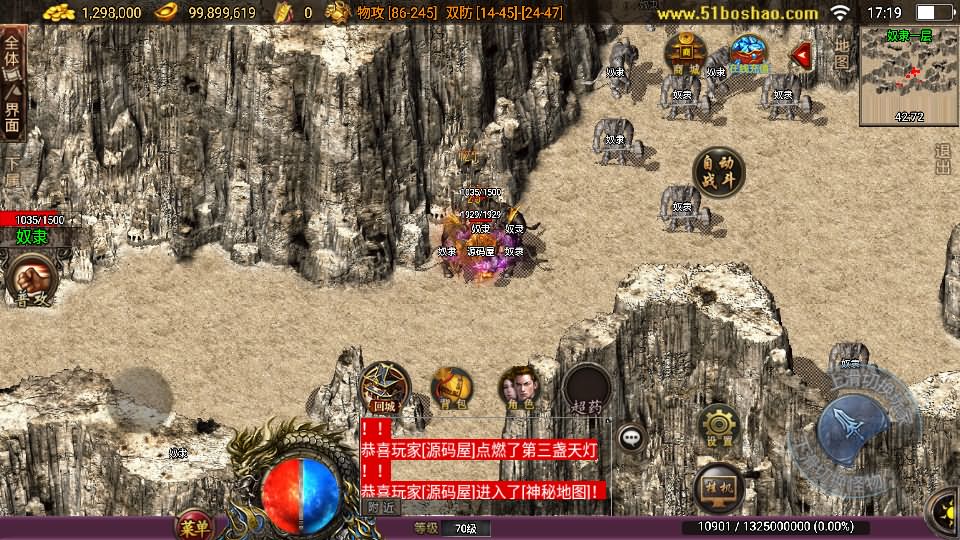Open the 设置 settings gear
Screen dimensions: 960x540
[718, 426]
